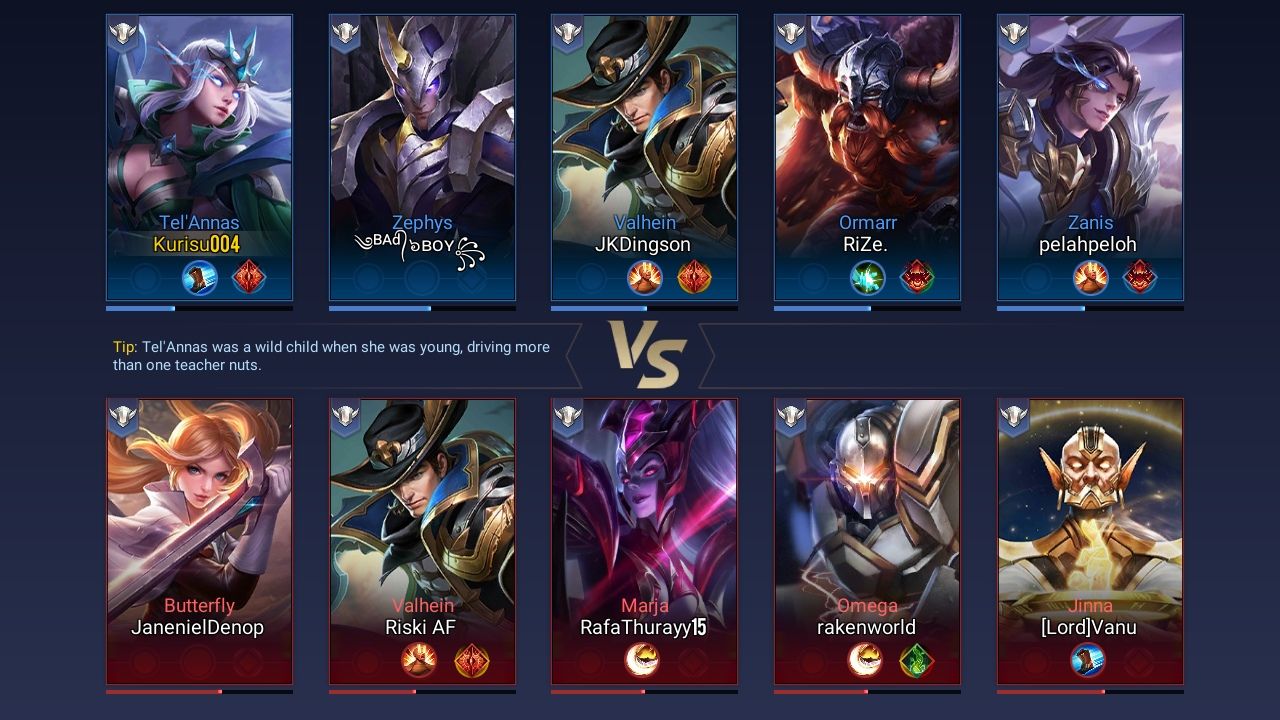Select the Zanis hero portrait
The height and width of the screenshot is (720, 1280).
(1090, 120)
